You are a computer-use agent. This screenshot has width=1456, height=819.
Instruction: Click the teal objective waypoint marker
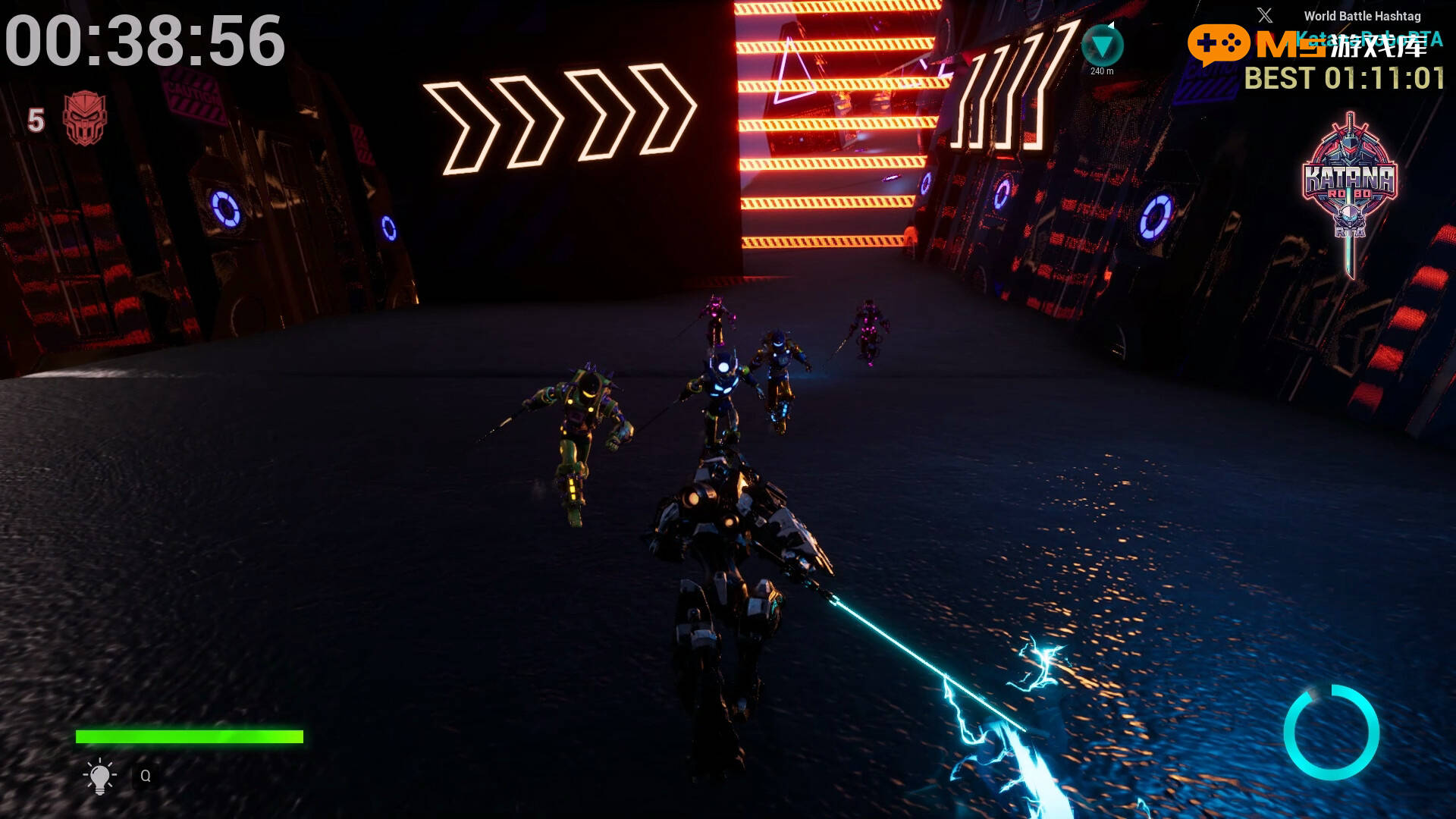(1102, 45)
